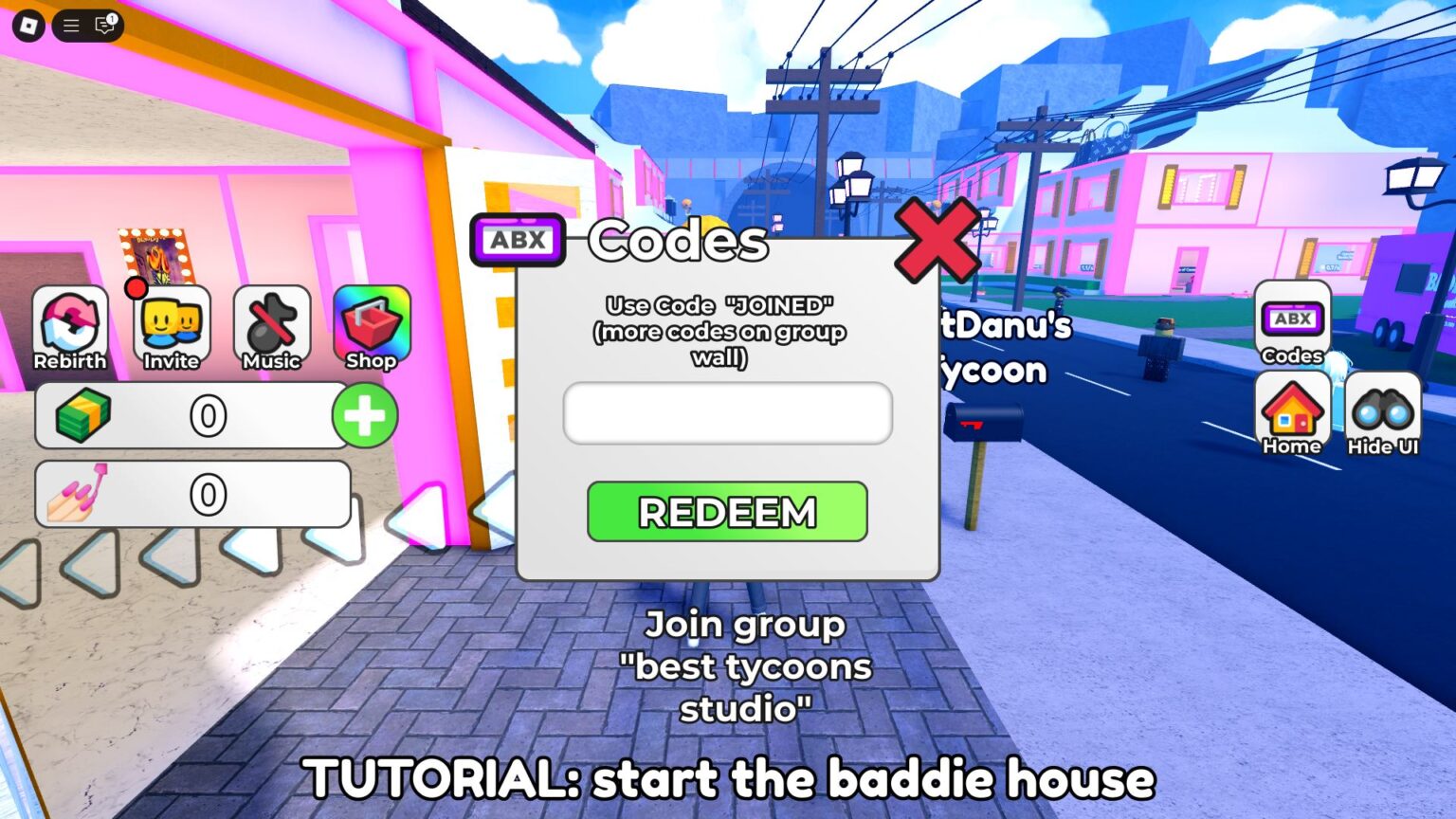Click the Home teleport icon
The width and height of the screenshot is (1456, 819).
coord(1291,414)
